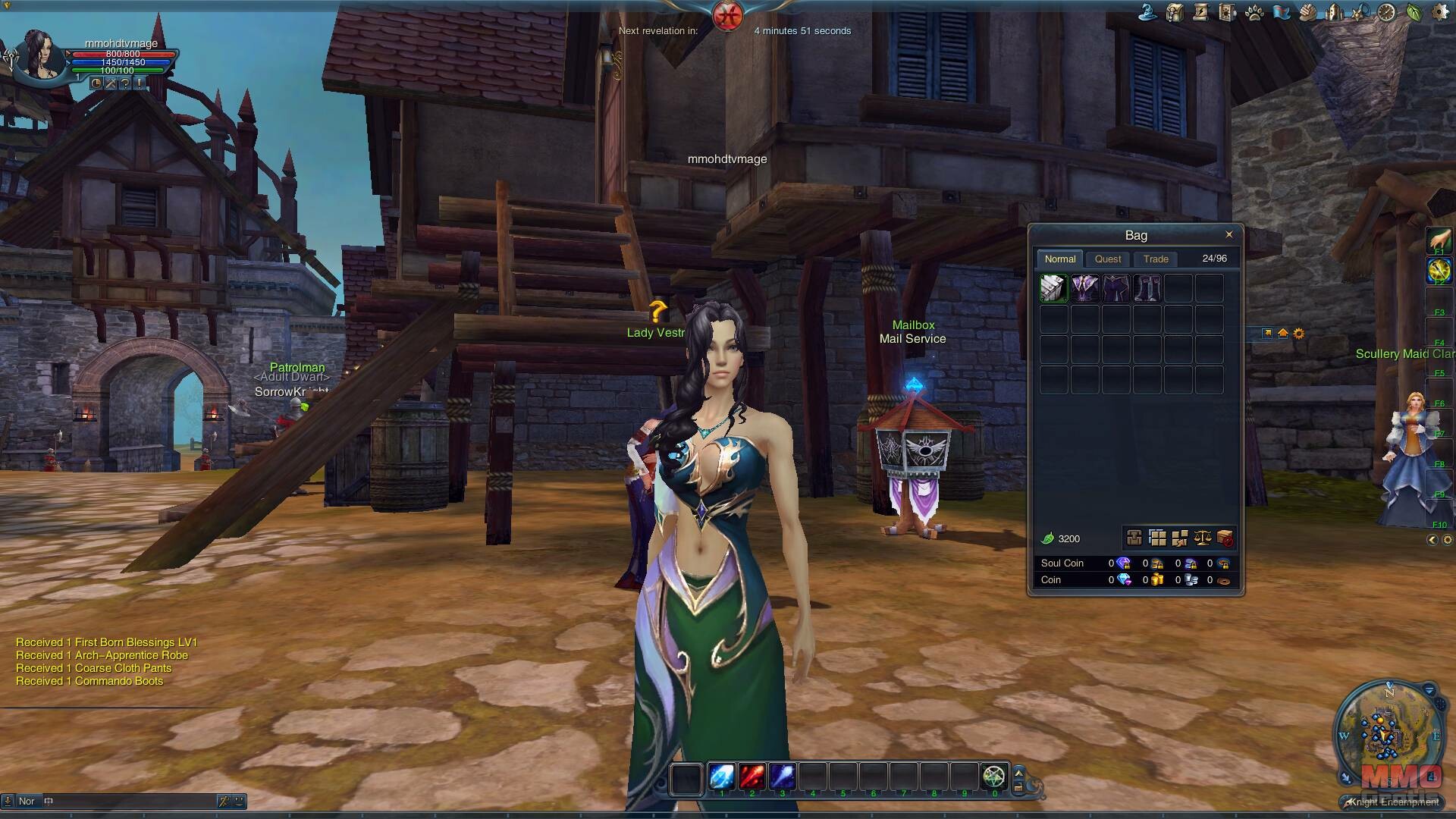This screenshot has width=1456, height=819.
Task: Click the balance scales button in Bag
Action: click(x=1202, y=538)
